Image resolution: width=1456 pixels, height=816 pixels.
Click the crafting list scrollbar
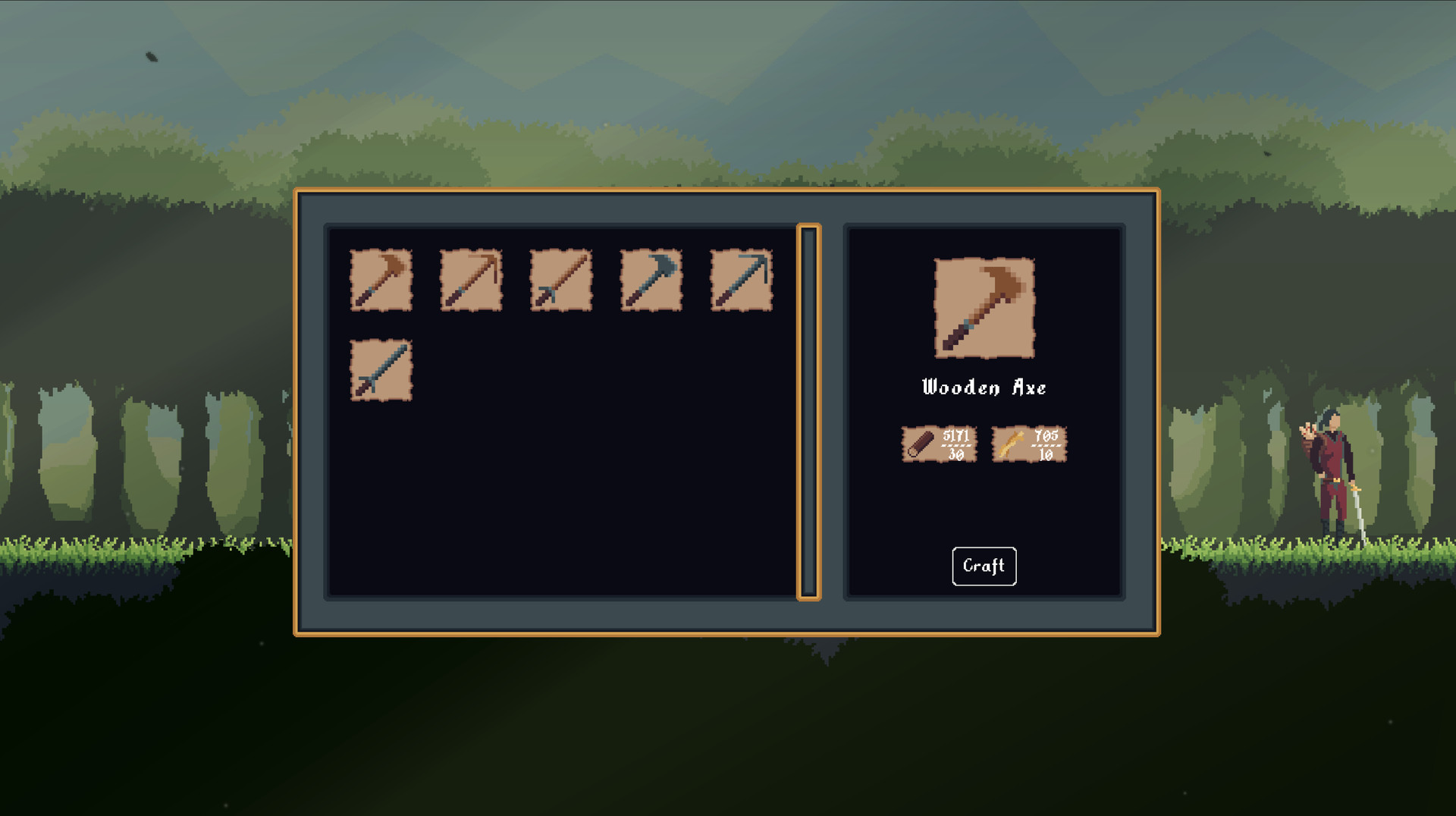[x=808, y=410]
